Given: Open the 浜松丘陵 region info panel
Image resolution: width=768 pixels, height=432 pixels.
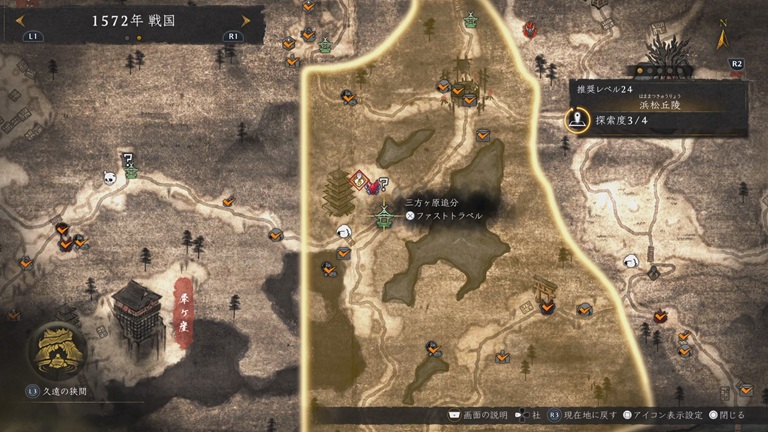Looking at the screenshot, I should pos(657,104).
